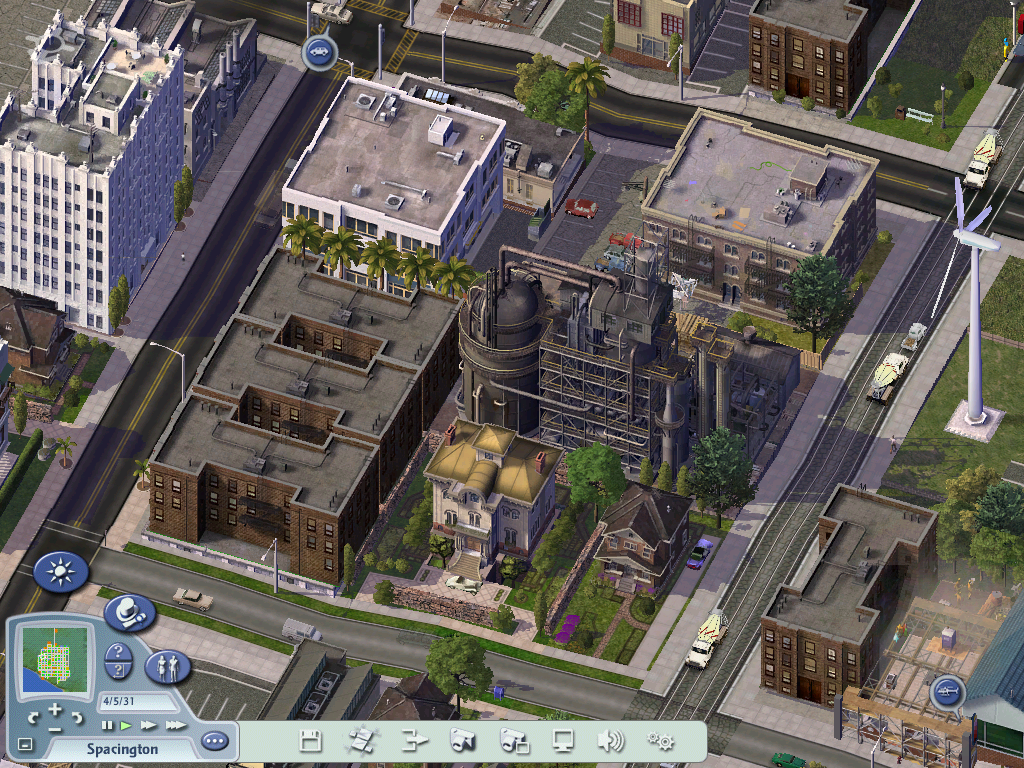The width and height of the screenshot is (1024, 768).
Task: Open the three-dots options button
Action: coord(214,742)
